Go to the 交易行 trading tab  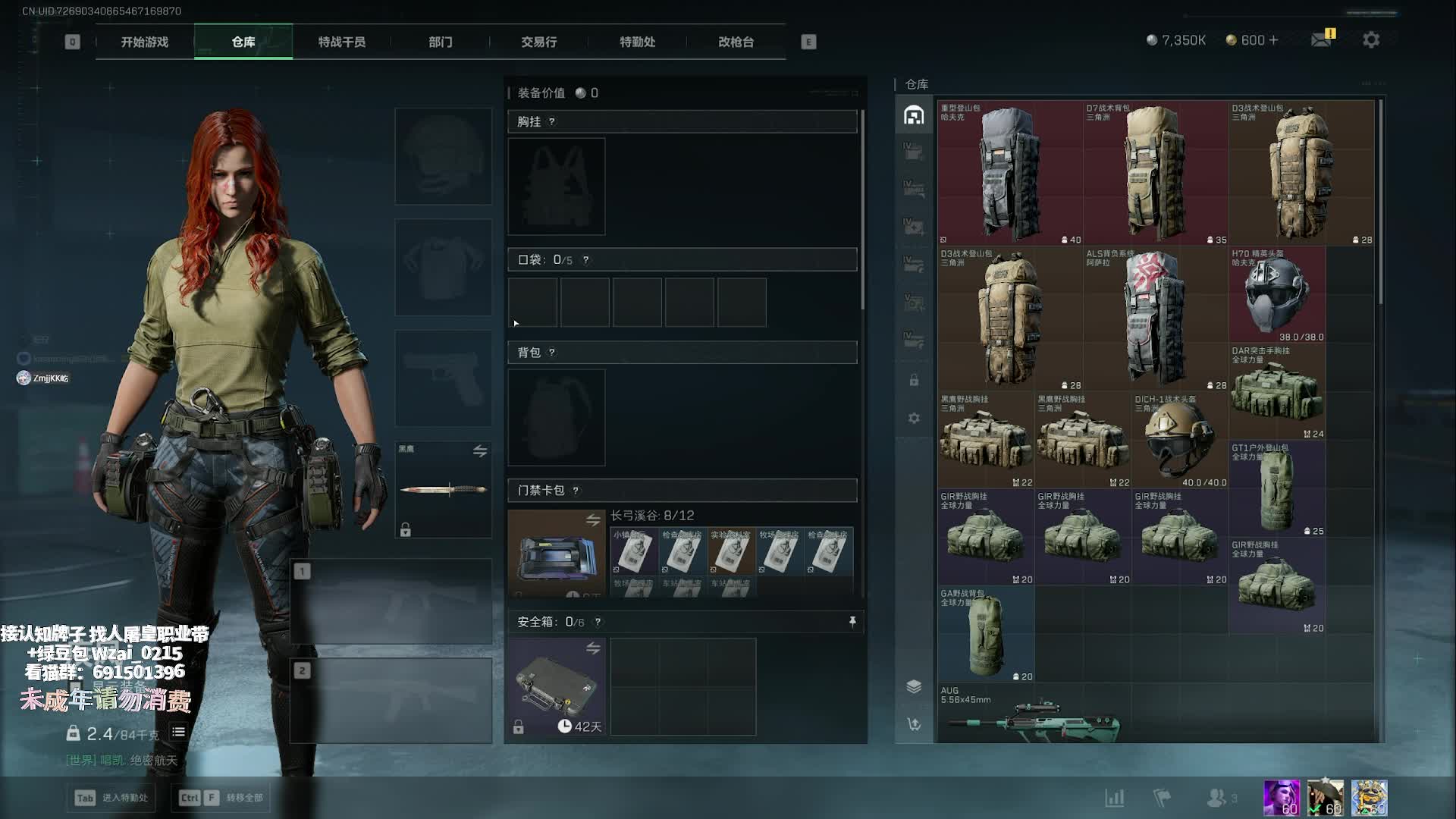click(539, 42)
